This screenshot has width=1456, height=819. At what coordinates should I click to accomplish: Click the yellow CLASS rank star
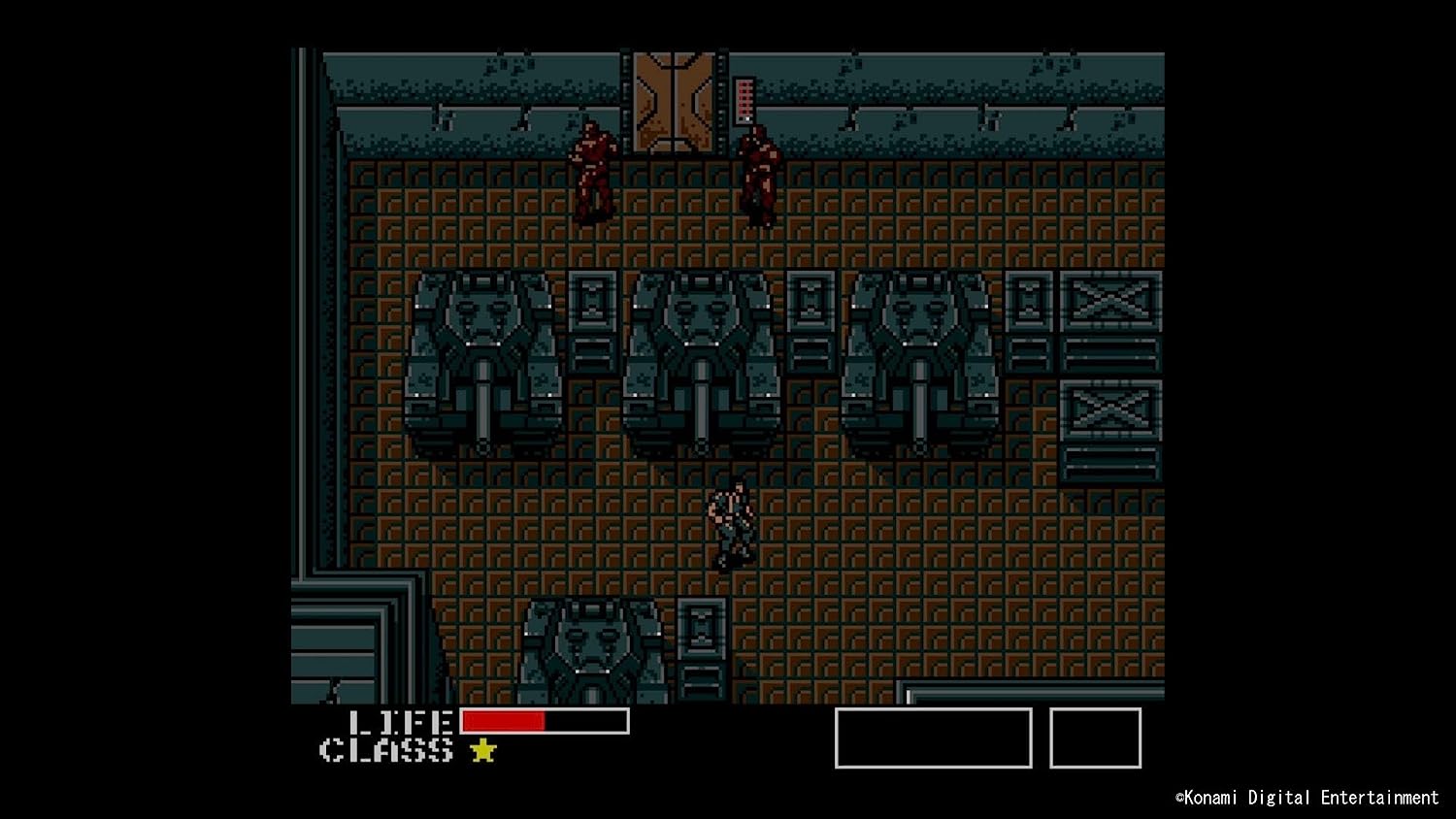[x=481, y=751]
